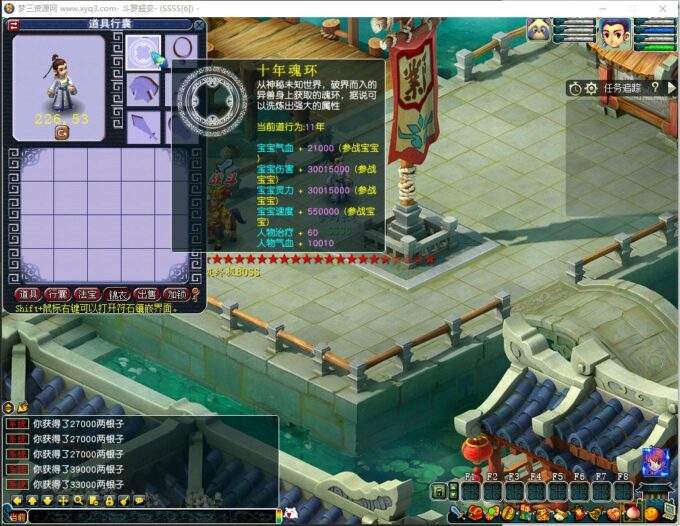
Task: Open the 法宝 tab
Action: [87, 294]
